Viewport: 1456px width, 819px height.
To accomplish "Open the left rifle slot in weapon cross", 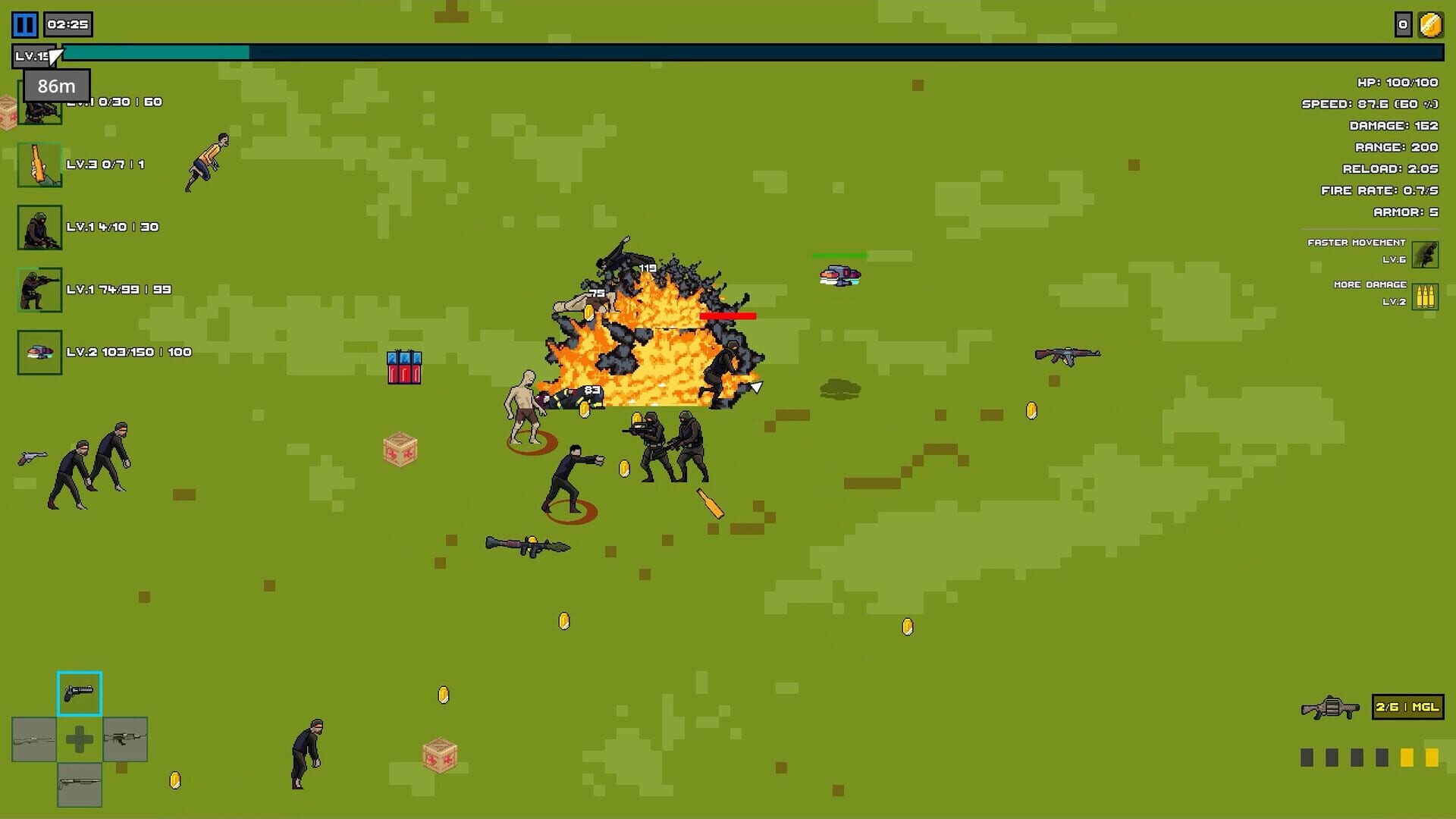I will click(33, 739).
